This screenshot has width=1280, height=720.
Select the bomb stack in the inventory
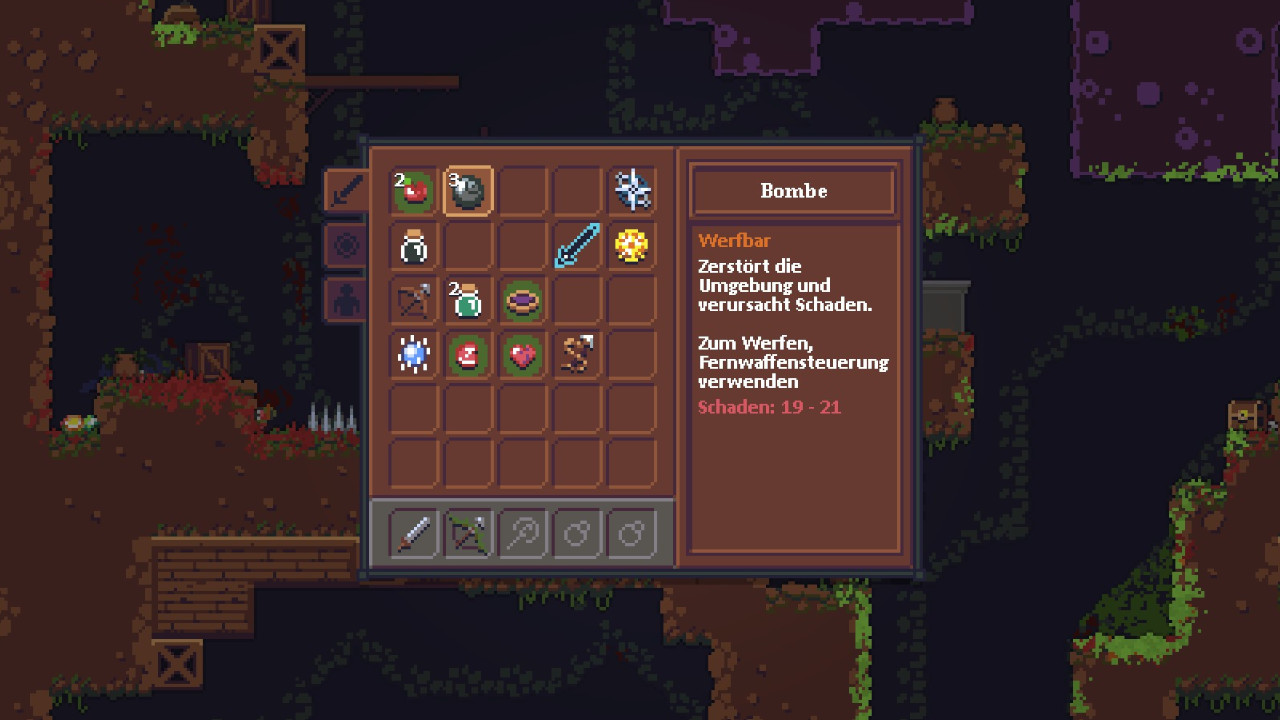point(467,190)
